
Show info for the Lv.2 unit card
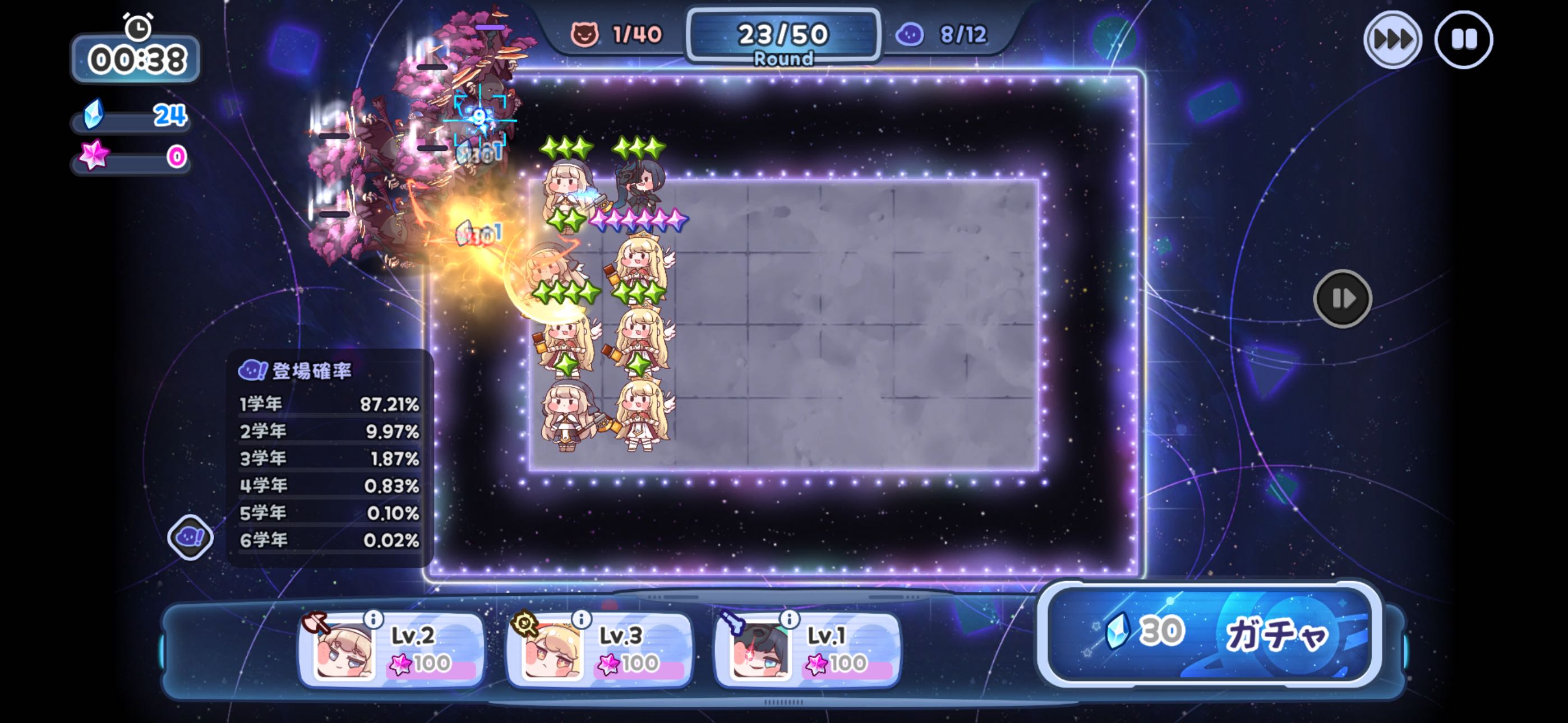click(373, 619)
